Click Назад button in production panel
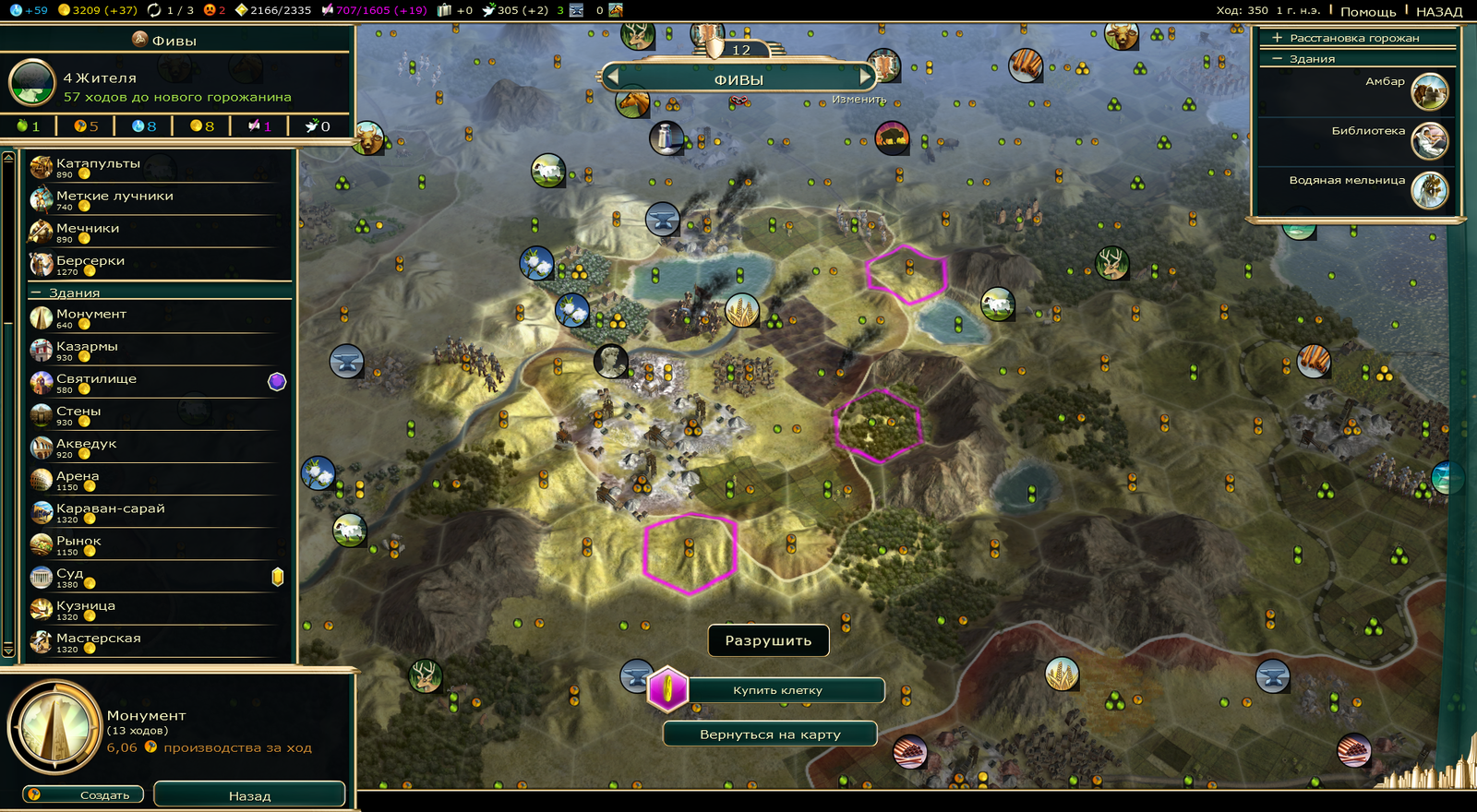1477x812 pixels. click(249, 795)
